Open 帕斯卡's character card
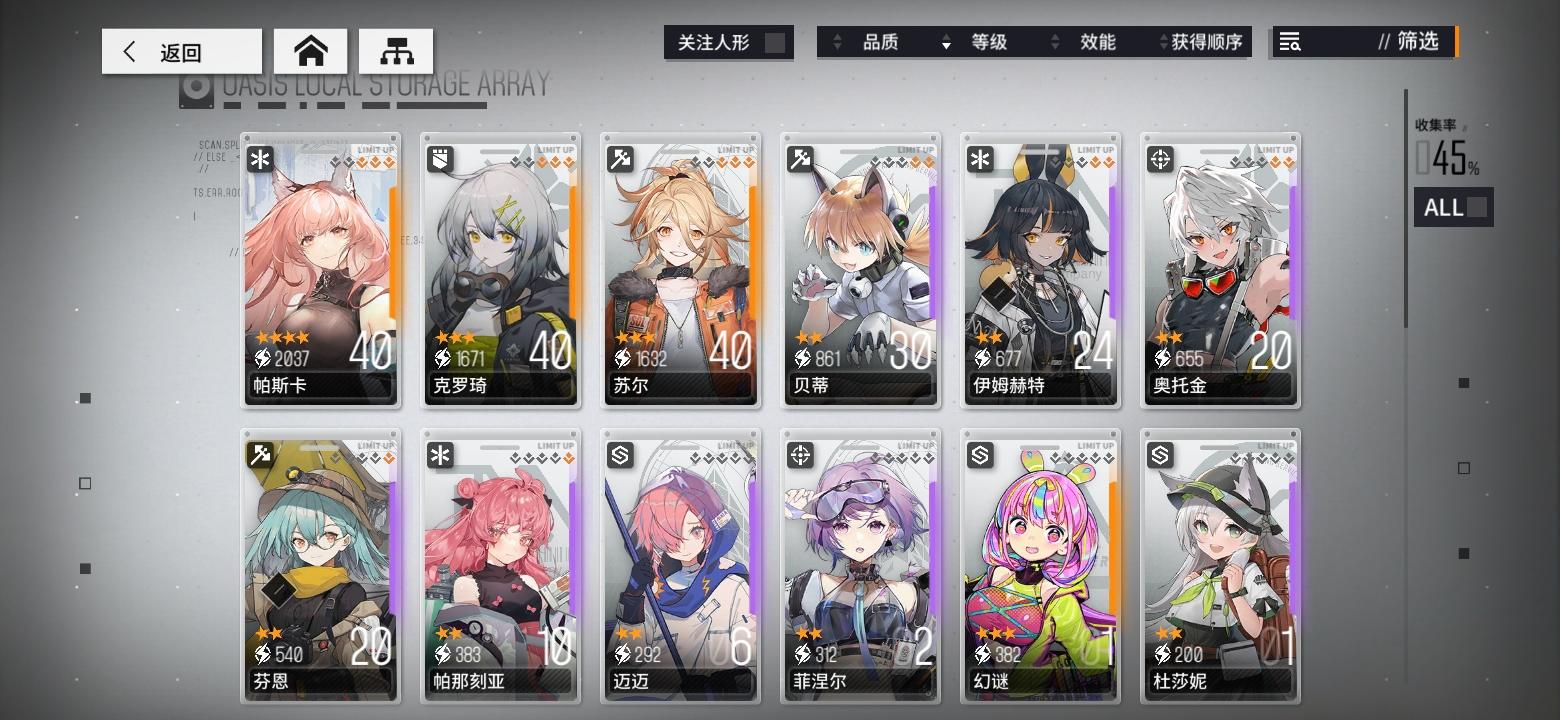Image resolution: width=1560 pixels, height=720 pixels. [320, 270]
